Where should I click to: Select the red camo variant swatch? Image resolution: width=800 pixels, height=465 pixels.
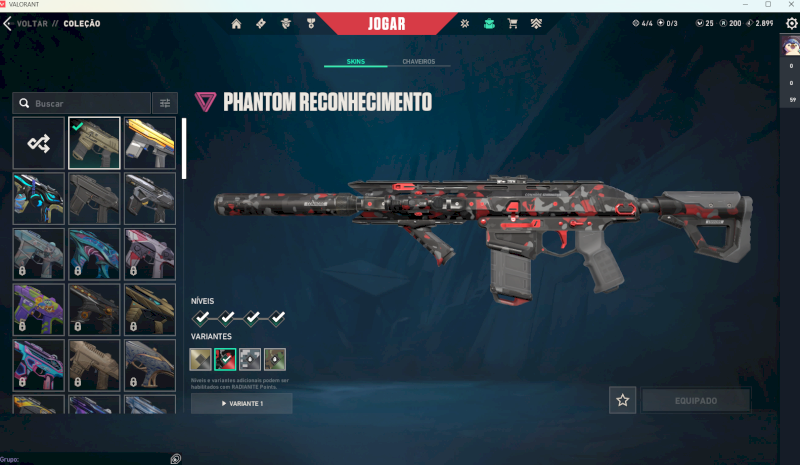(225, 359)
